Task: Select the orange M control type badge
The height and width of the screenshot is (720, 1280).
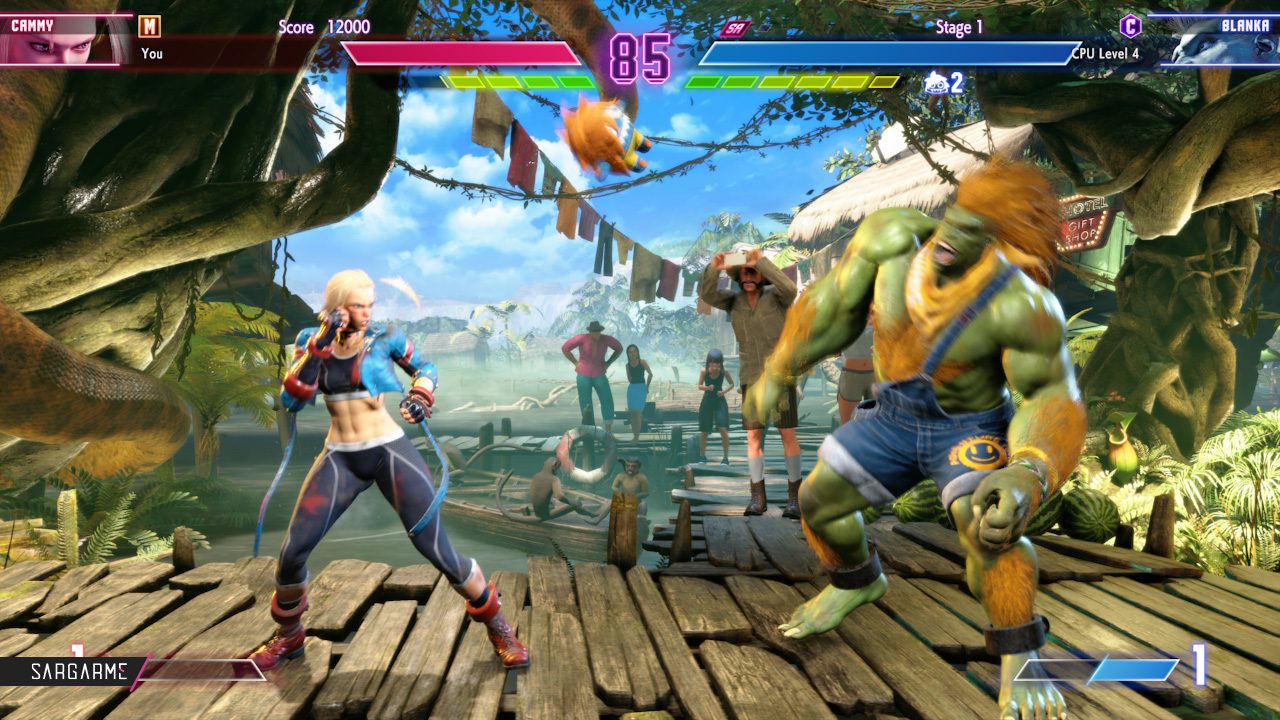Action: [149, 26]
